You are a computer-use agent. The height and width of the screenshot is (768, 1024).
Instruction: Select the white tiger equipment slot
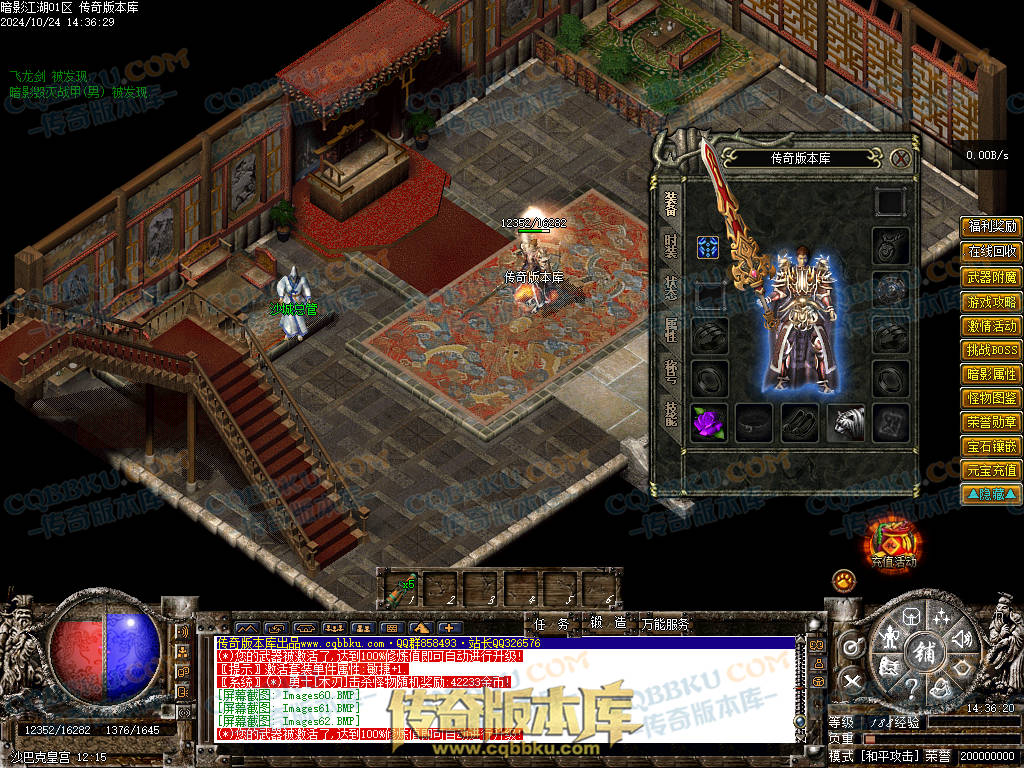845,422
